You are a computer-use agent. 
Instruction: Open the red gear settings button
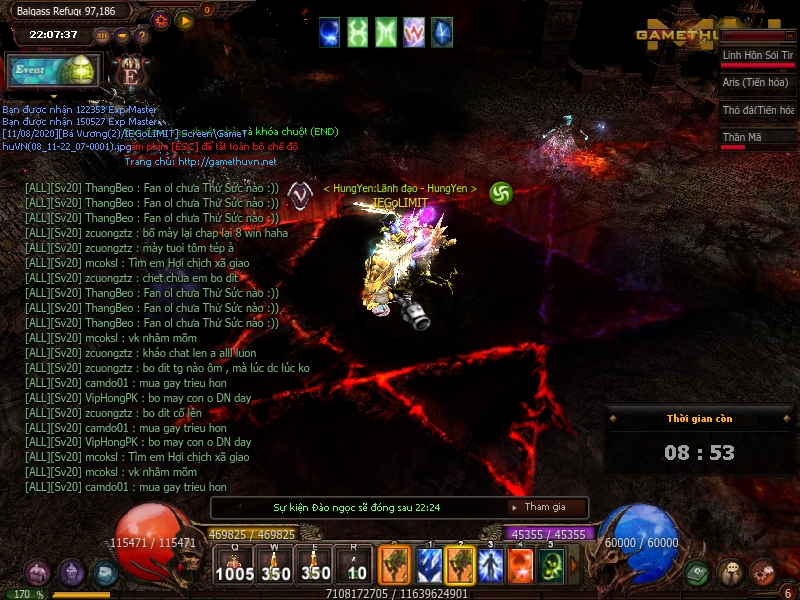point(160,20)
